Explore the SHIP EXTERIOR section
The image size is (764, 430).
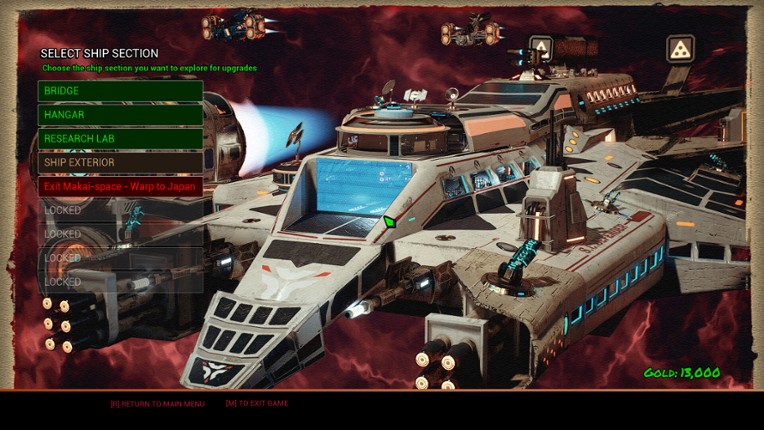coord(120,162)
